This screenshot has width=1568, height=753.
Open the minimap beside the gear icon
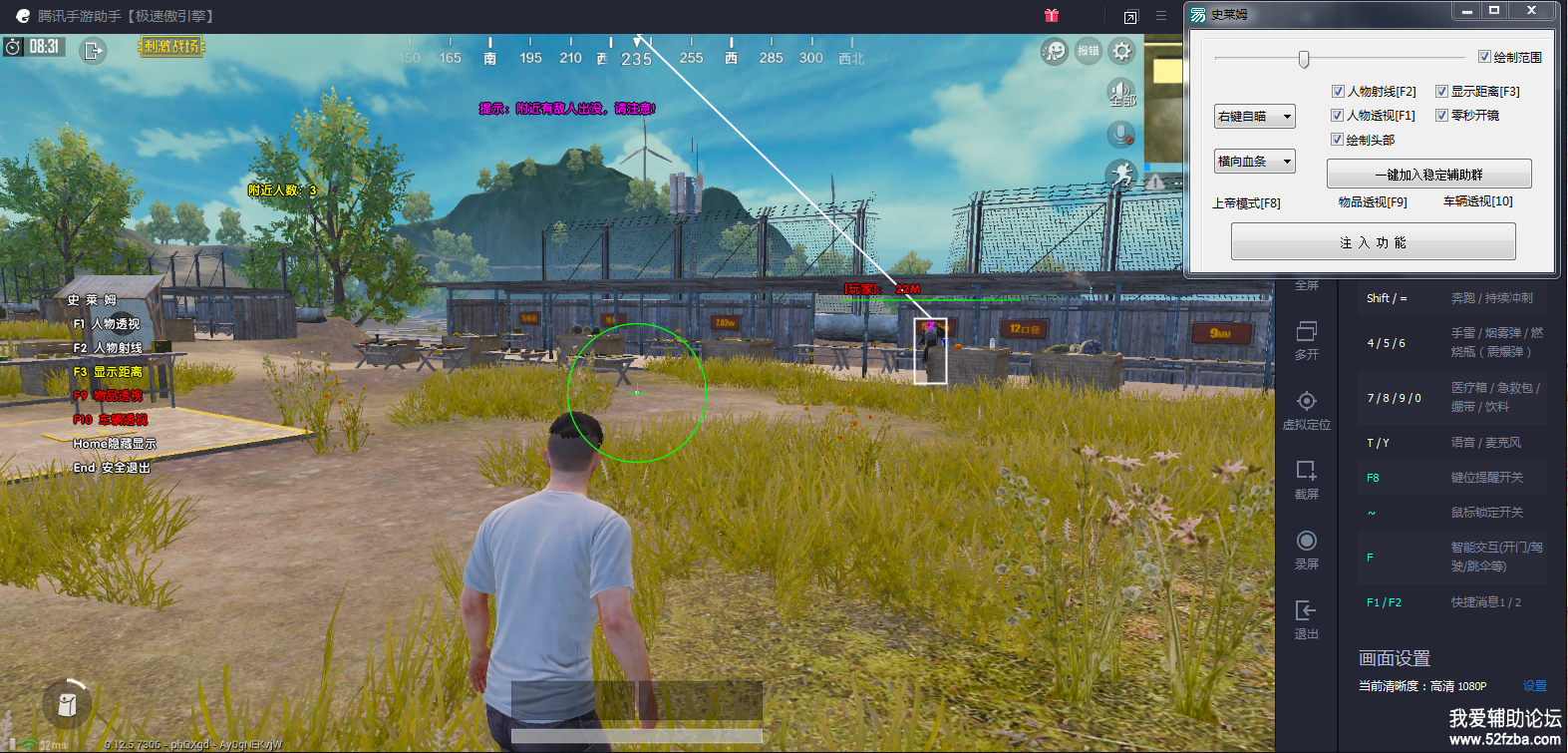pos(1163,100)
